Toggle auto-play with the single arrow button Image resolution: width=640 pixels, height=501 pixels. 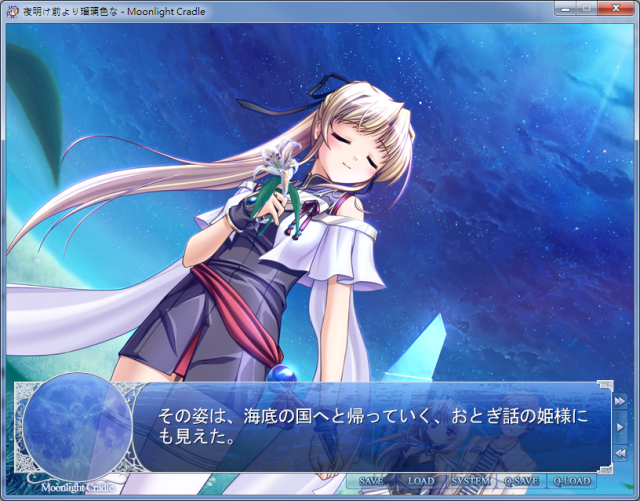coord(620,427)
